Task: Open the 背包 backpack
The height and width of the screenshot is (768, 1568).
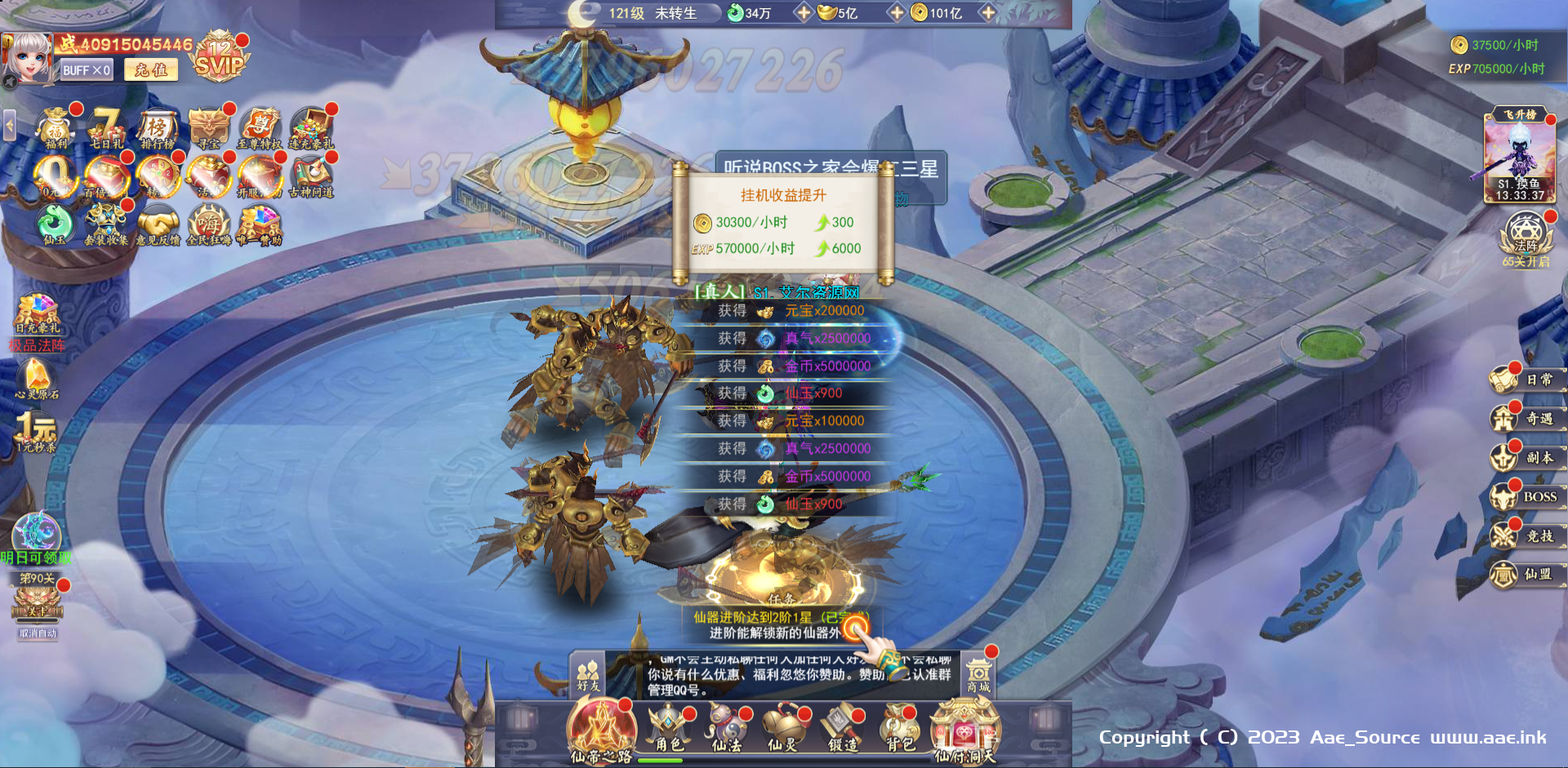Action: (898, 726)
